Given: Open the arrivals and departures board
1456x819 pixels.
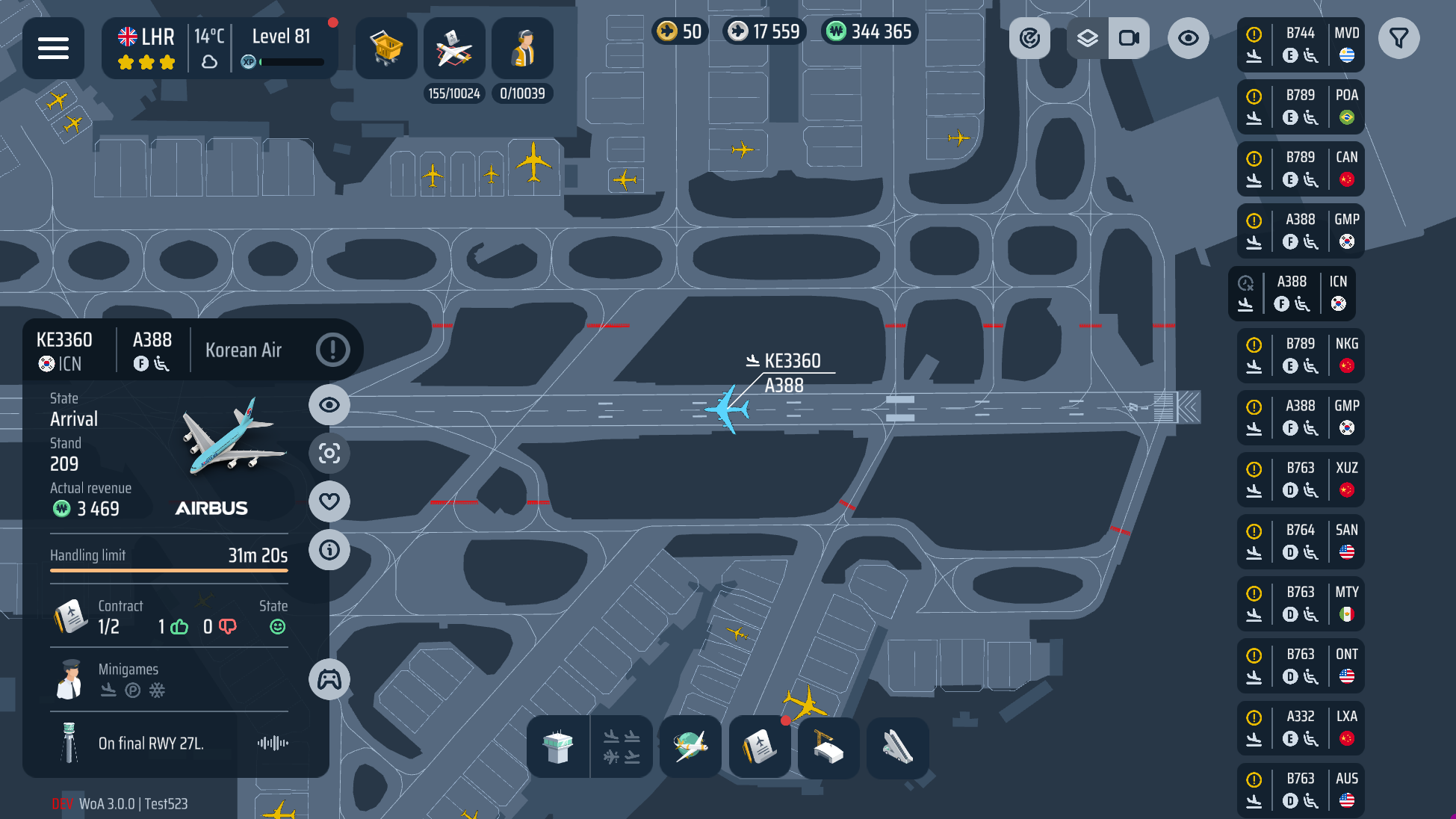Looking at the screenshot, I should [x=622, y=747].
